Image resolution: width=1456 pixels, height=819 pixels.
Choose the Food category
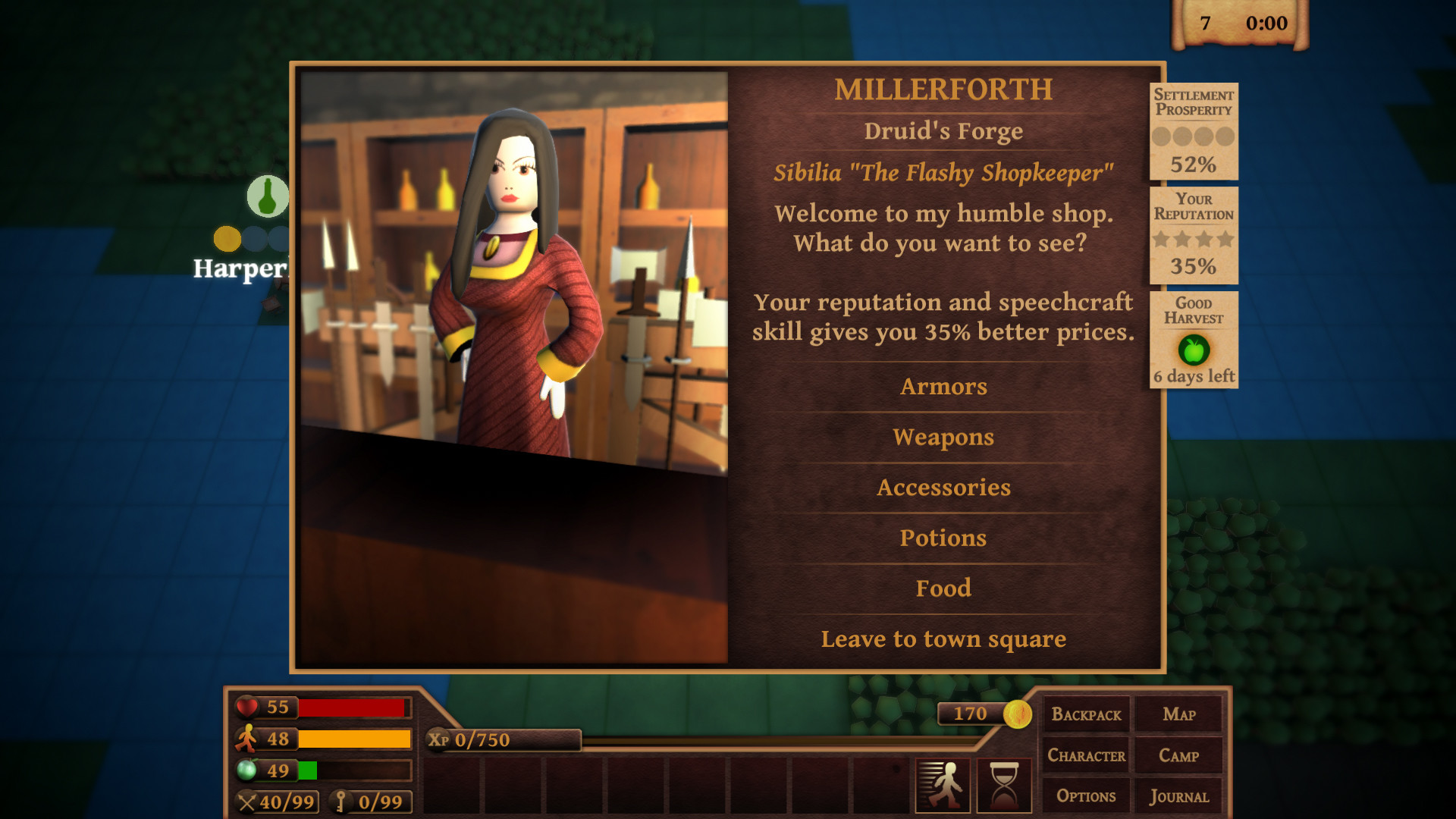click(943, 588)
